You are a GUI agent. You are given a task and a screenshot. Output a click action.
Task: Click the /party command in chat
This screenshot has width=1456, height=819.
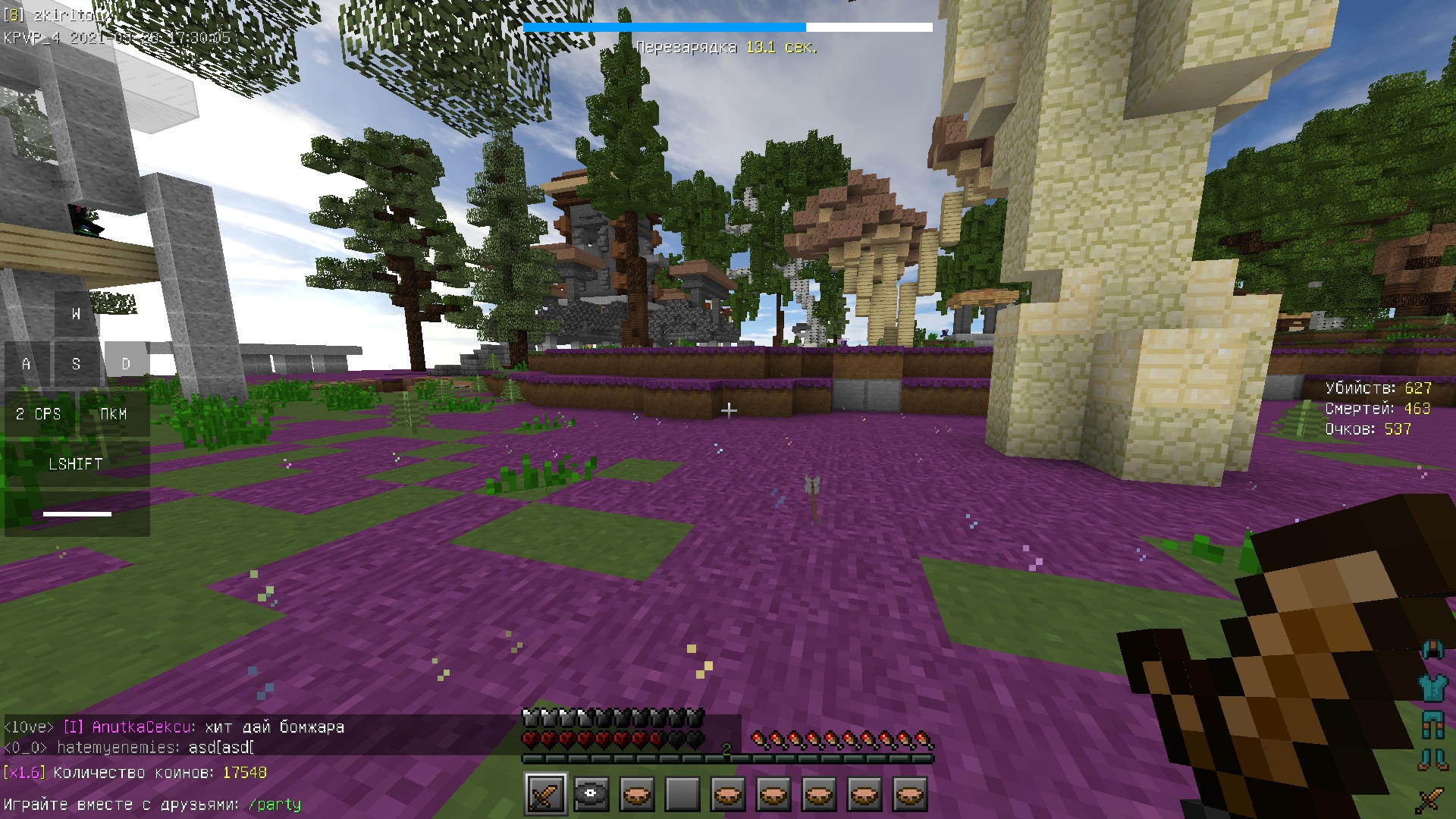coord(275,805)
